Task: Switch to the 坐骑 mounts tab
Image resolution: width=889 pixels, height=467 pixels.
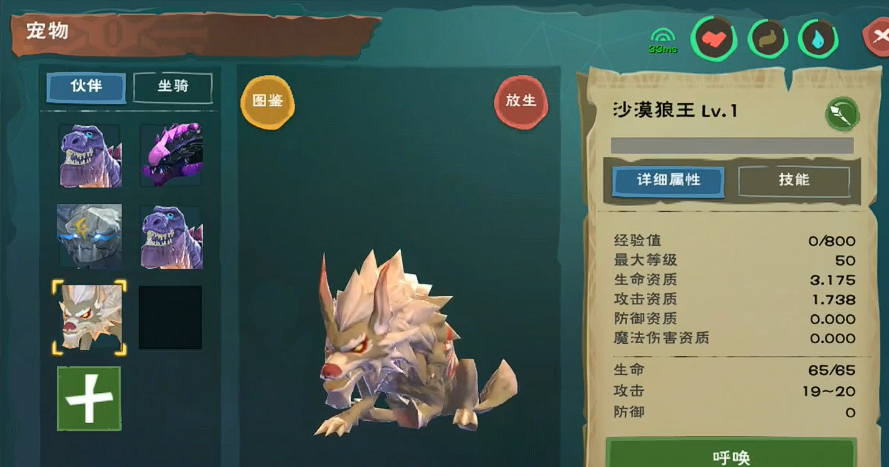Action: point(172,87)
